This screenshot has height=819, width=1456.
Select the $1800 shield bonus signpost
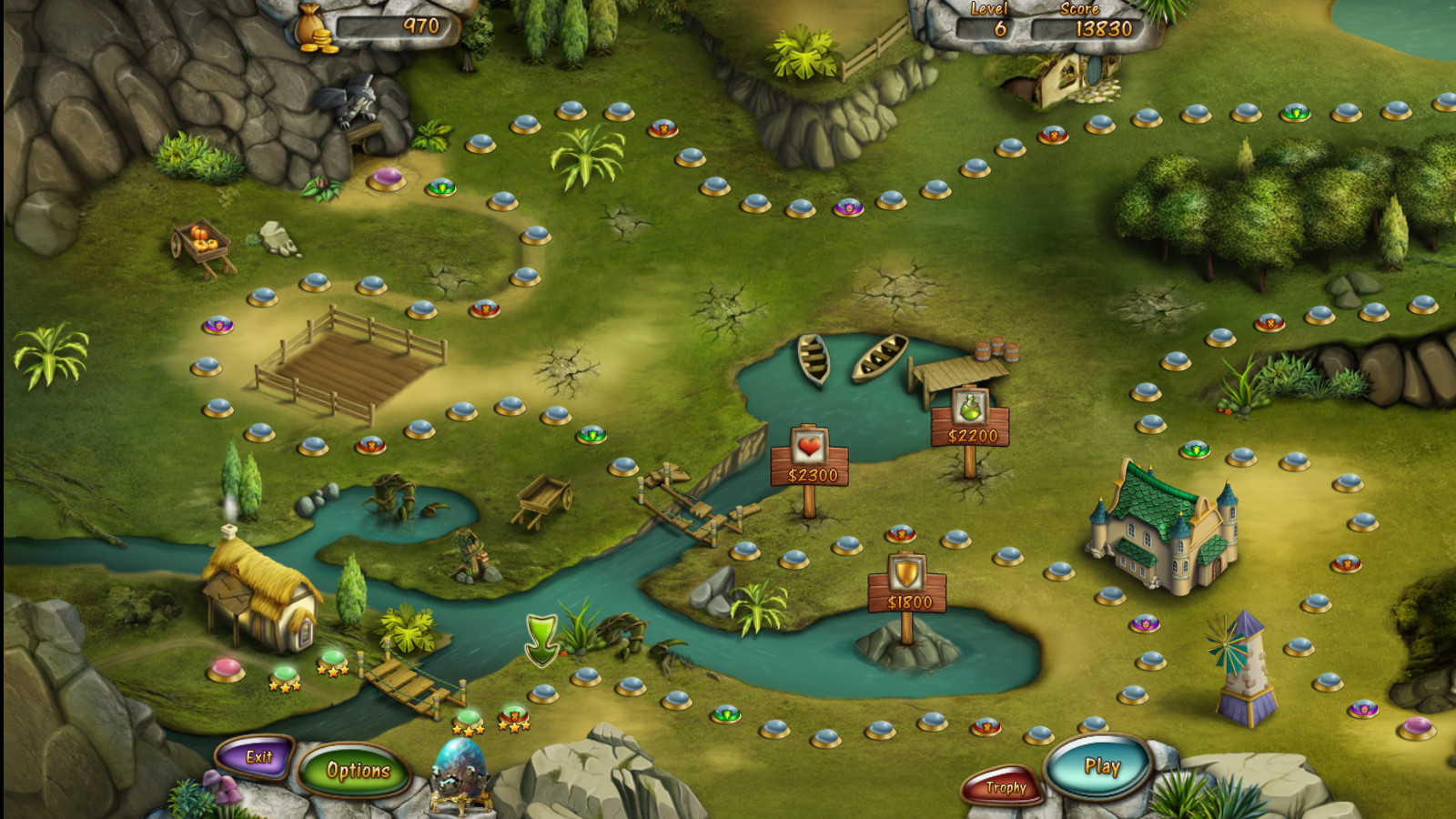point(905,582)
